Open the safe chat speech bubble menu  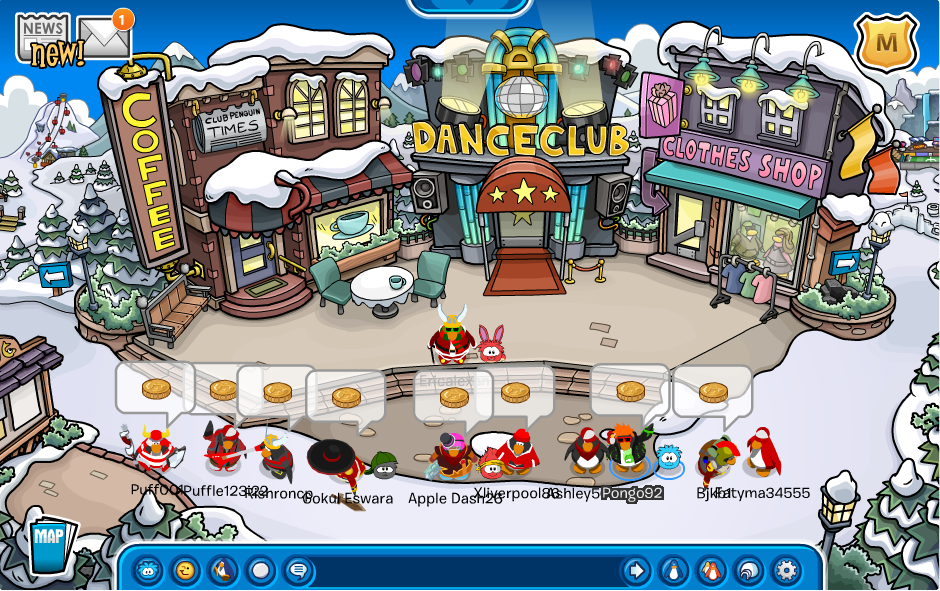298,571
